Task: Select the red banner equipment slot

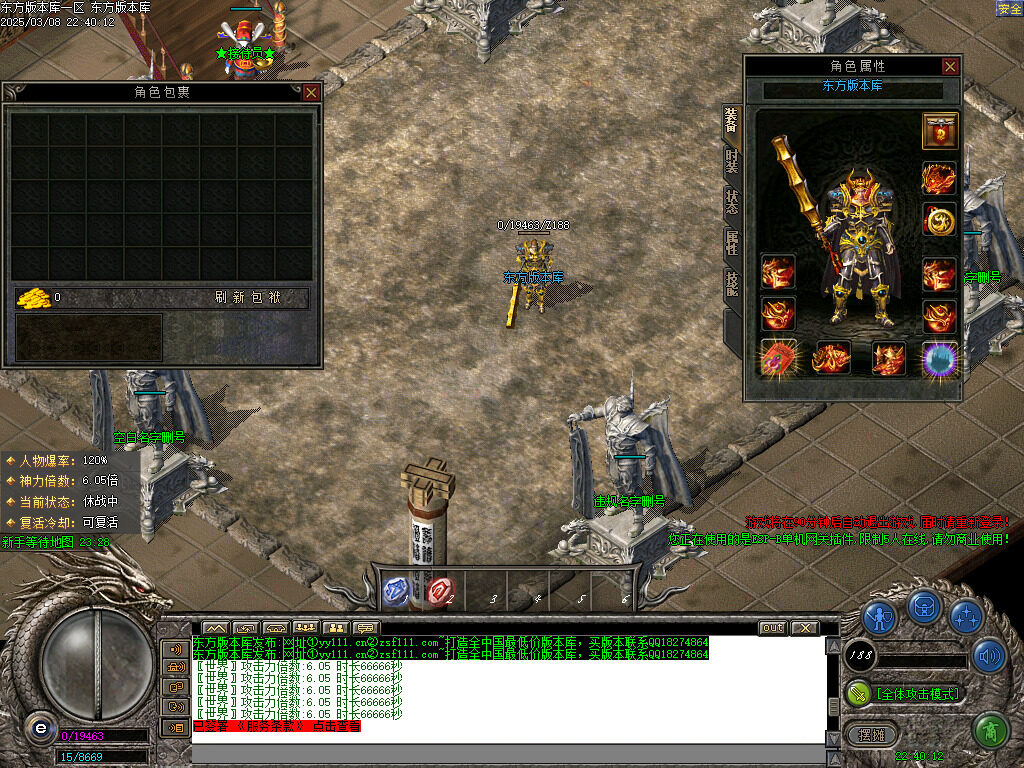Action: tap(940, 130)
